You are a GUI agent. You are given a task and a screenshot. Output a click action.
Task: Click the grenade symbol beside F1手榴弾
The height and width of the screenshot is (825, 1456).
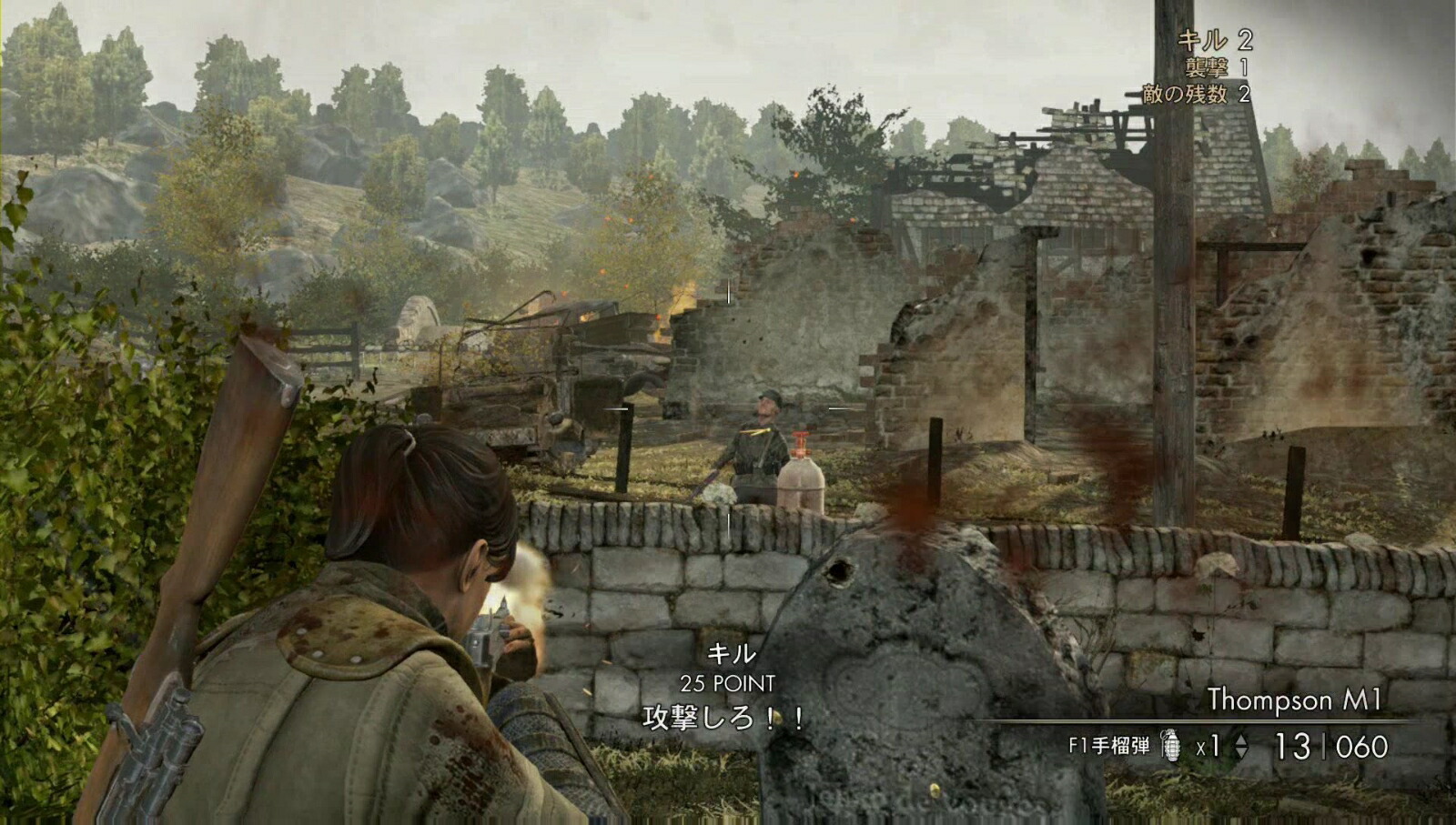click(x=1172, y=745)
